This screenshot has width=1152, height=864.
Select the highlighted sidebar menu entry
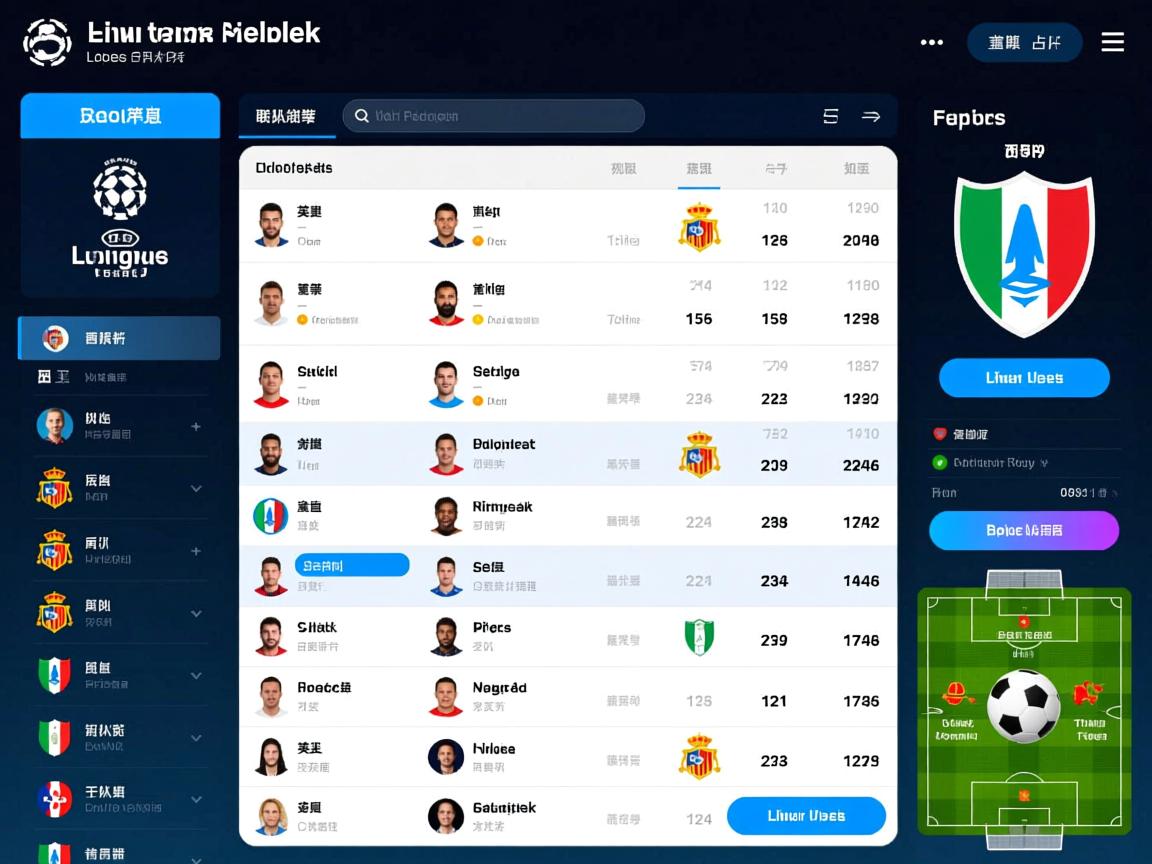120,338
